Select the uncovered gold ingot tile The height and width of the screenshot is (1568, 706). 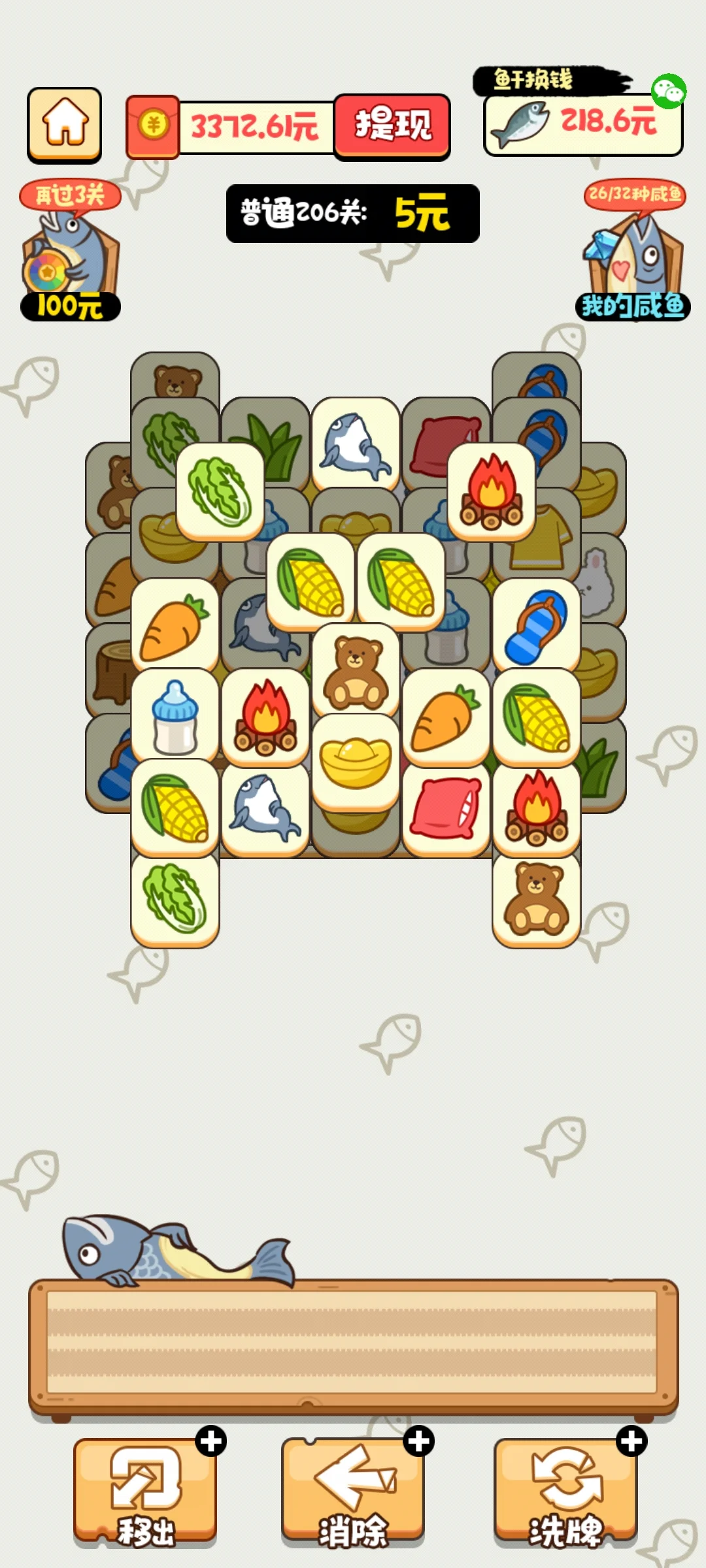(x=356, y=761)
